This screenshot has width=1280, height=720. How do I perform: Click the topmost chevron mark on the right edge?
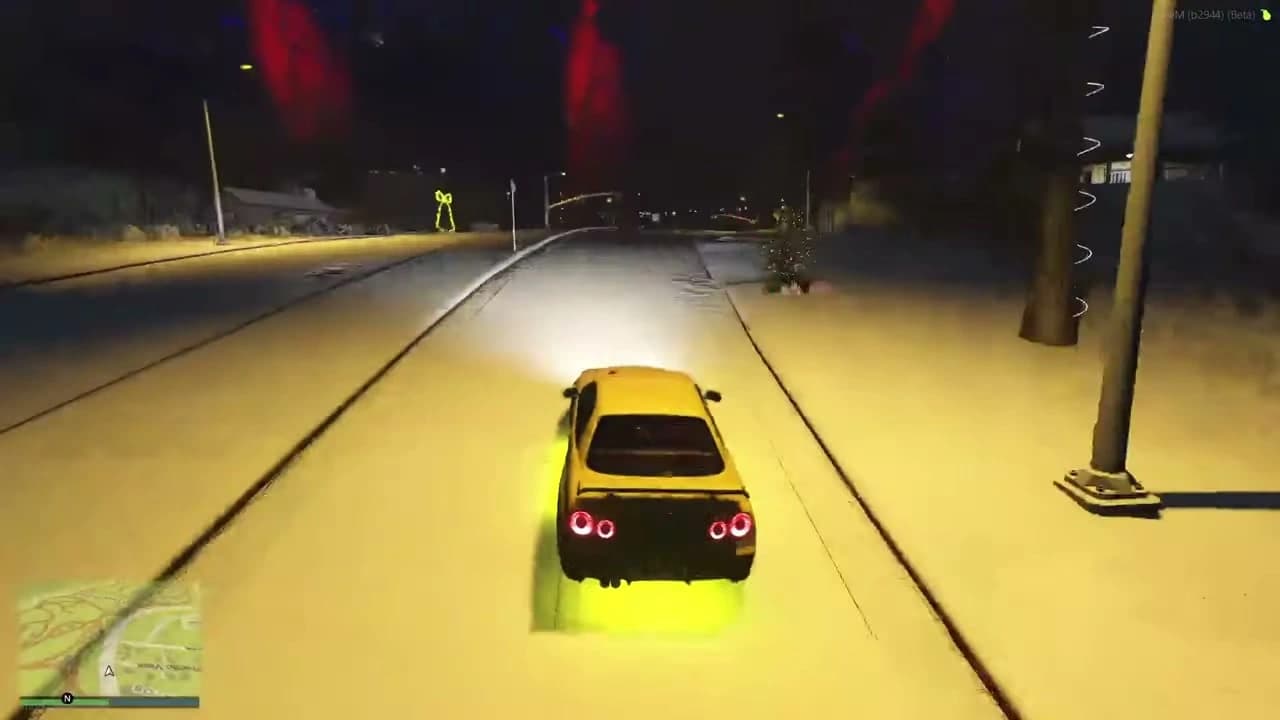tap(1097, 30)
